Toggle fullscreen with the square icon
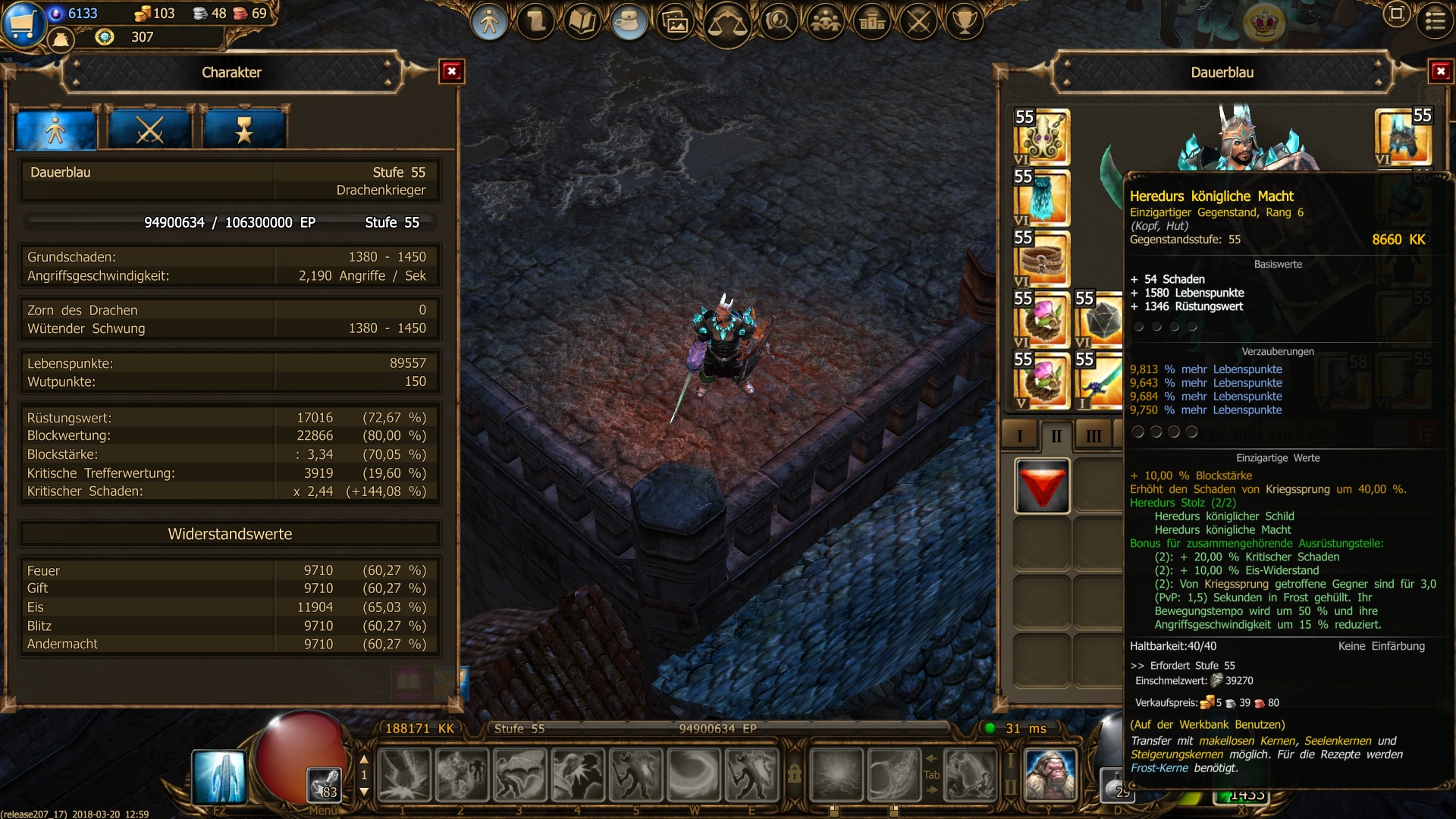The width and height of the screenshot is (1456, 819). [x=1396, y=14]
